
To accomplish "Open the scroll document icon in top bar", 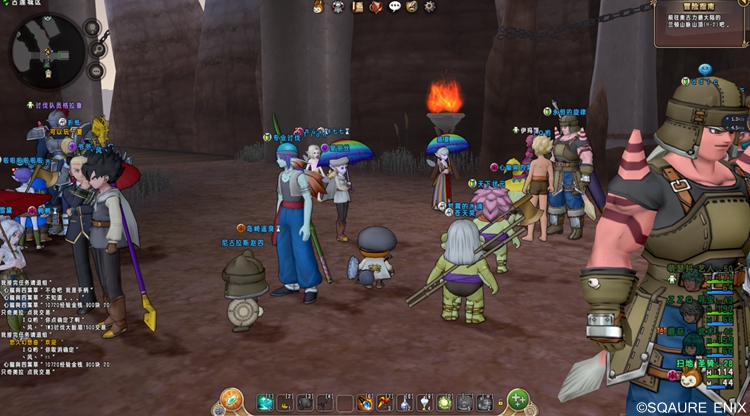I will [357, 7].
